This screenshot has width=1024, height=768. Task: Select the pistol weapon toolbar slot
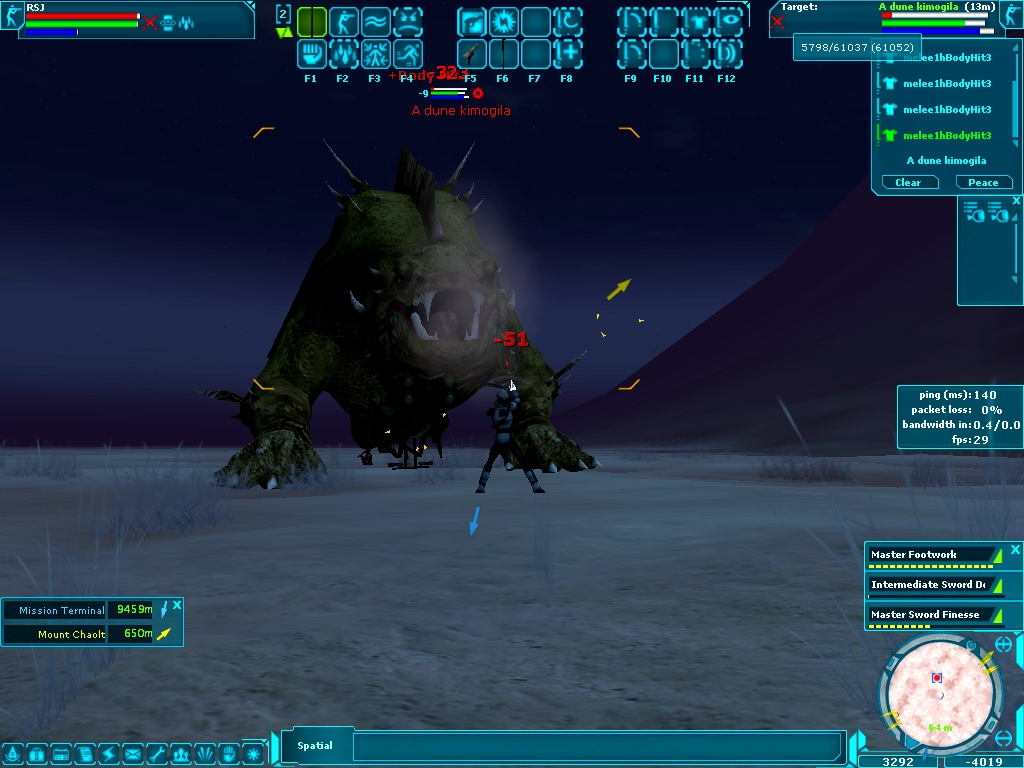[x=471, y=53]
